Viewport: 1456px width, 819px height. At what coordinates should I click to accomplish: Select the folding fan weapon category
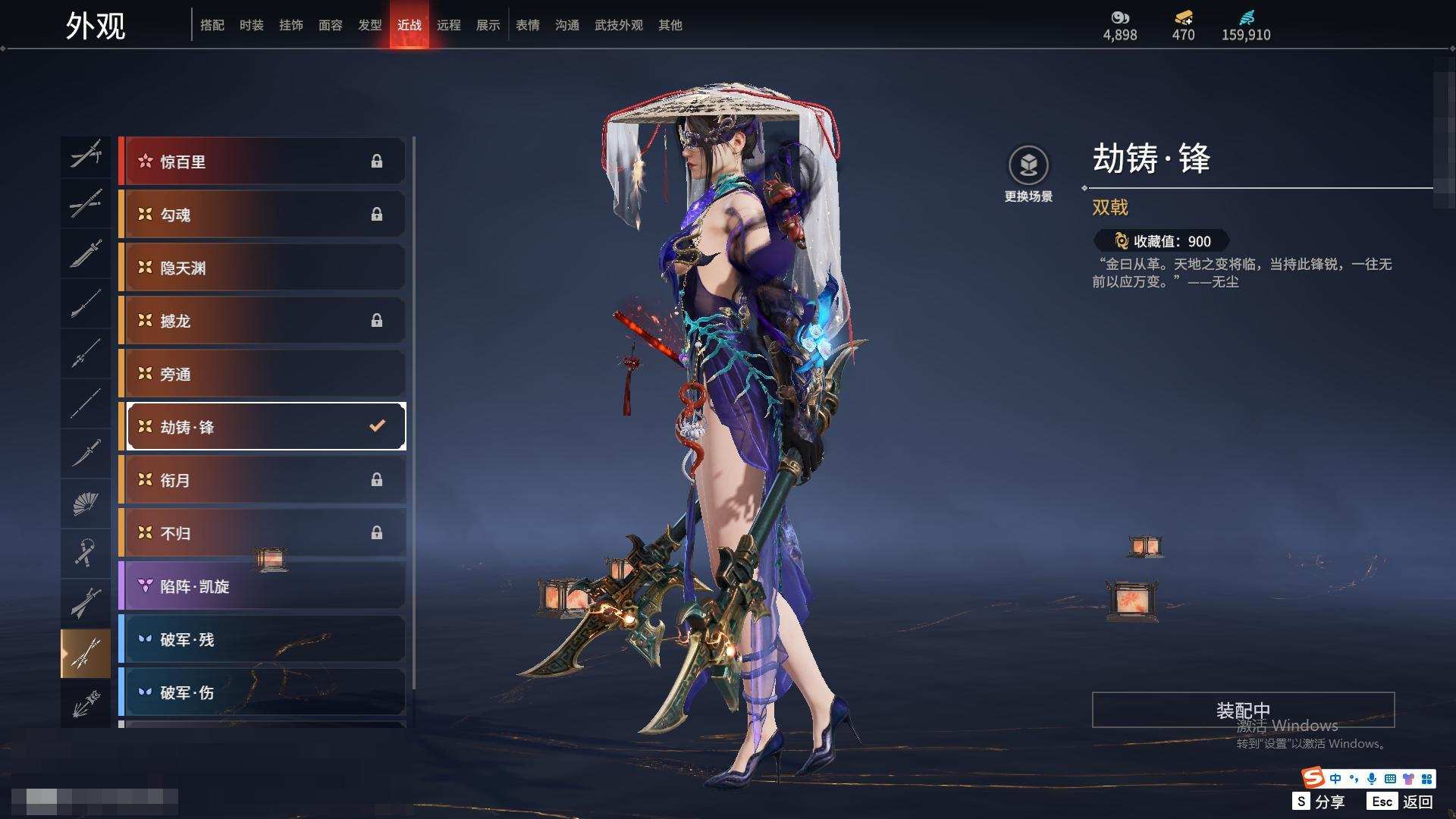(x=86, y=504)
